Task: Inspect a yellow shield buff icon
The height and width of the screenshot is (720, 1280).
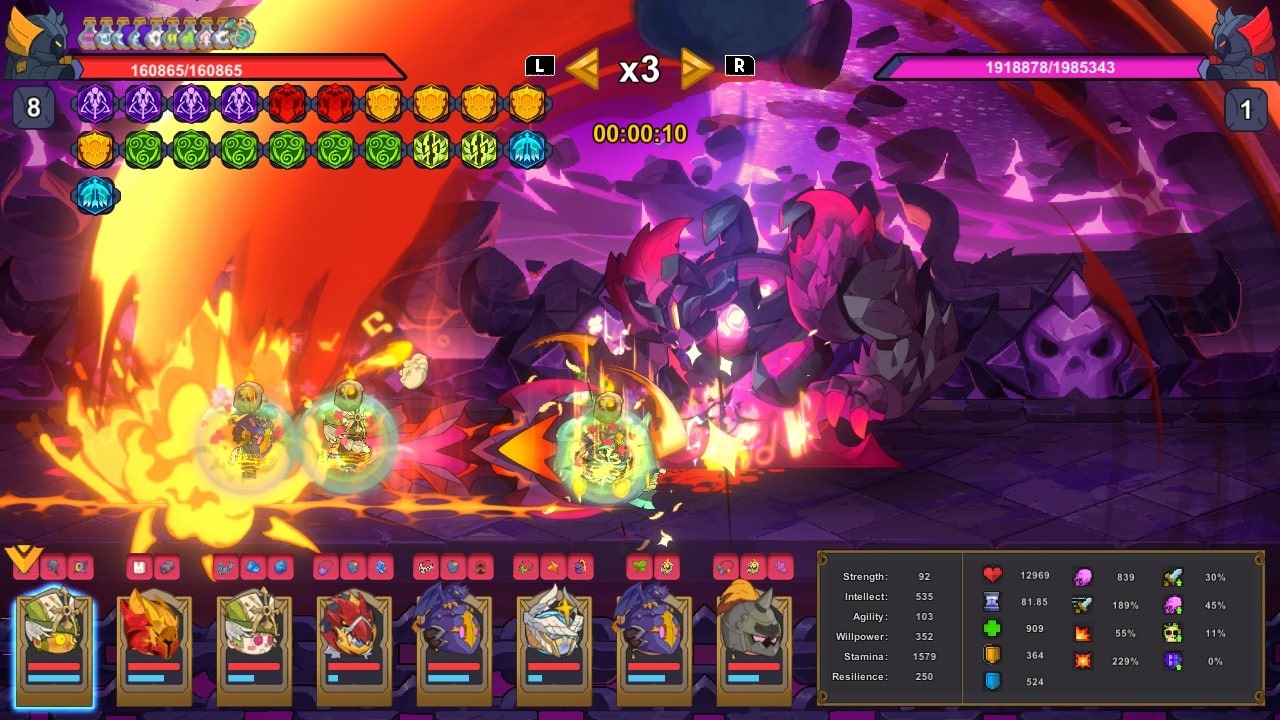Action: click(x=384, y=103)
